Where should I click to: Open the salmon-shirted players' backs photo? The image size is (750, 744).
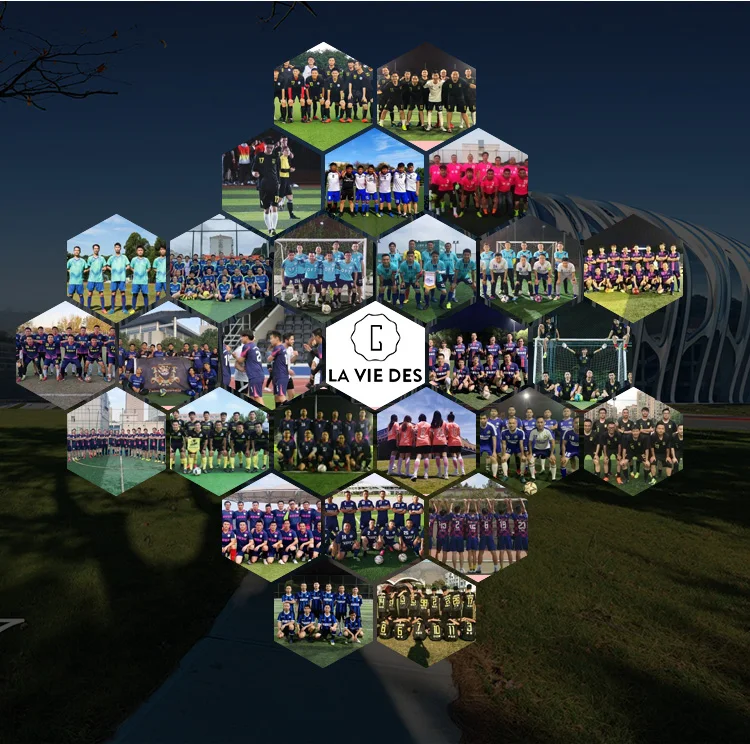click(427, 441)
